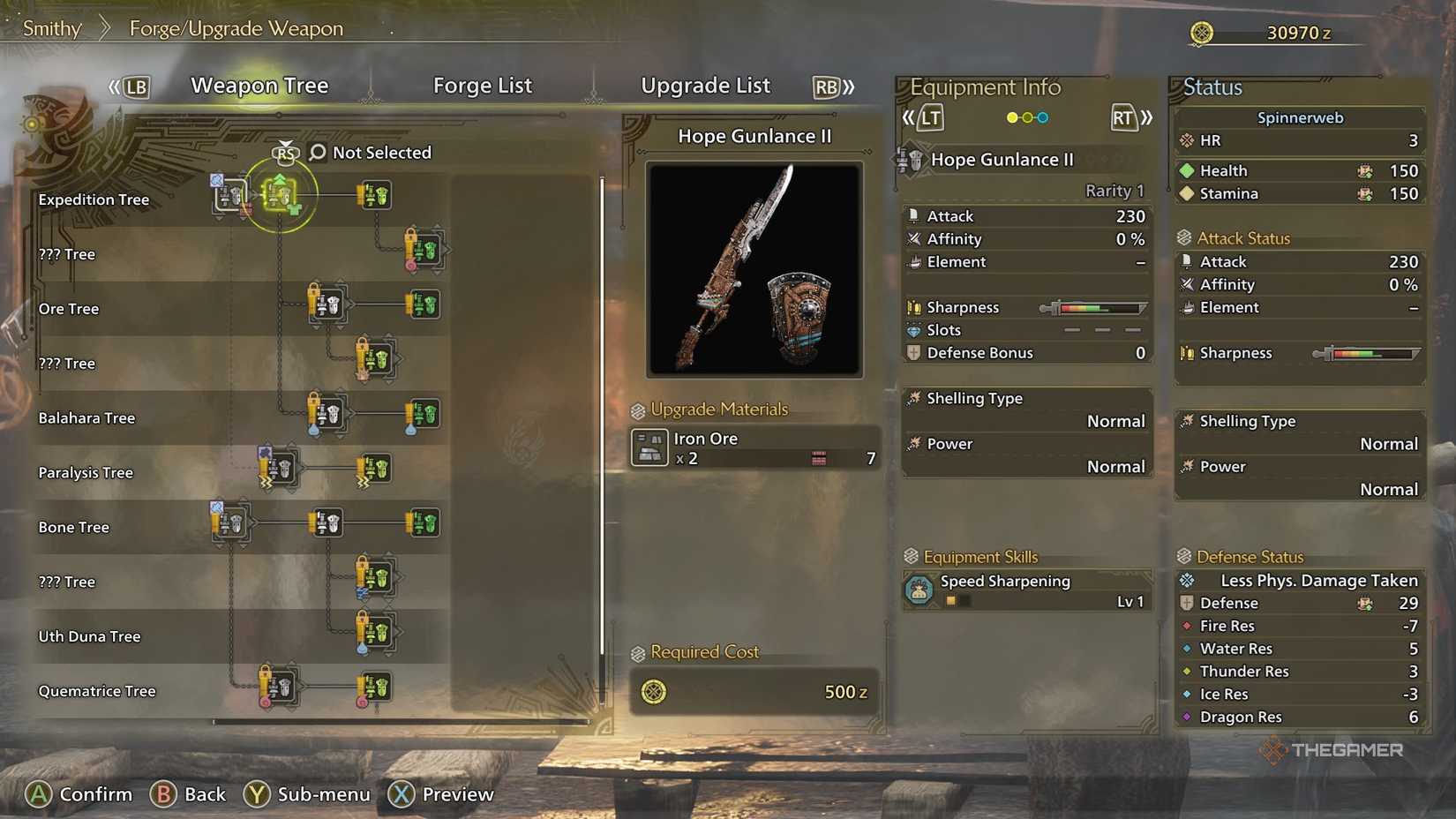Switch to the Upgrade List tab

705,85
